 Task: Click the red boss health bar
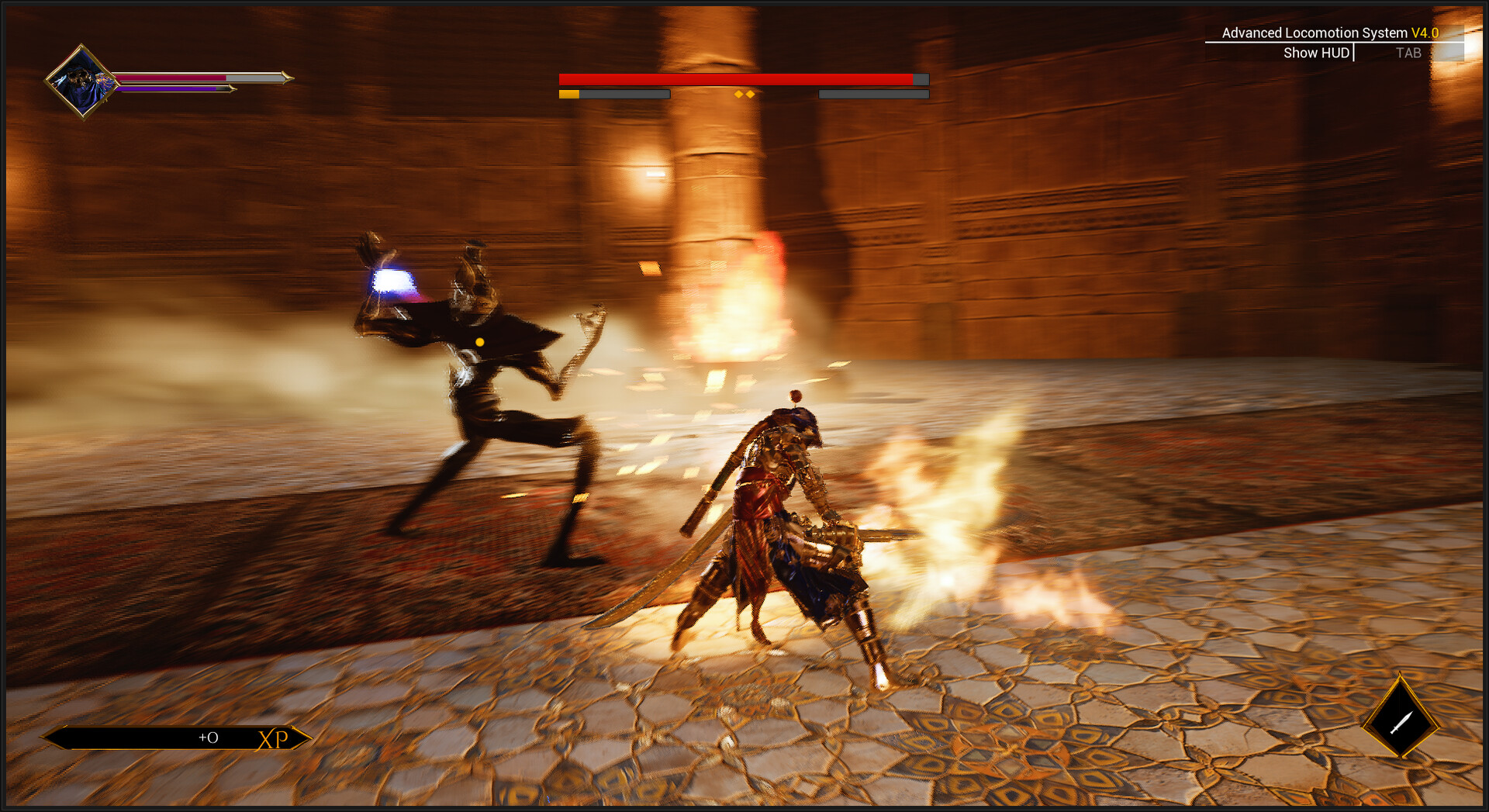[x=737, y=80]
